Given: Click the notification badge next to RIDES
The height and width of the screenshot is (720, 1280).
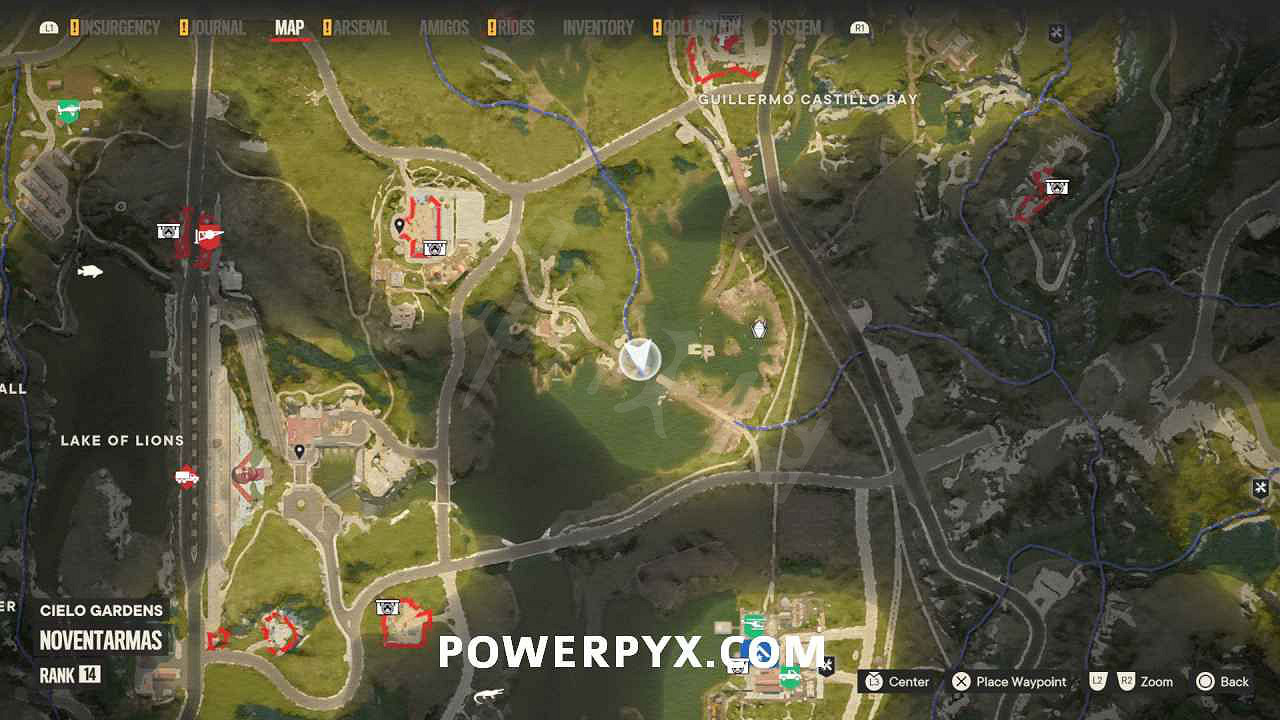Looking at the screenshot, I should tap(491, 27).
